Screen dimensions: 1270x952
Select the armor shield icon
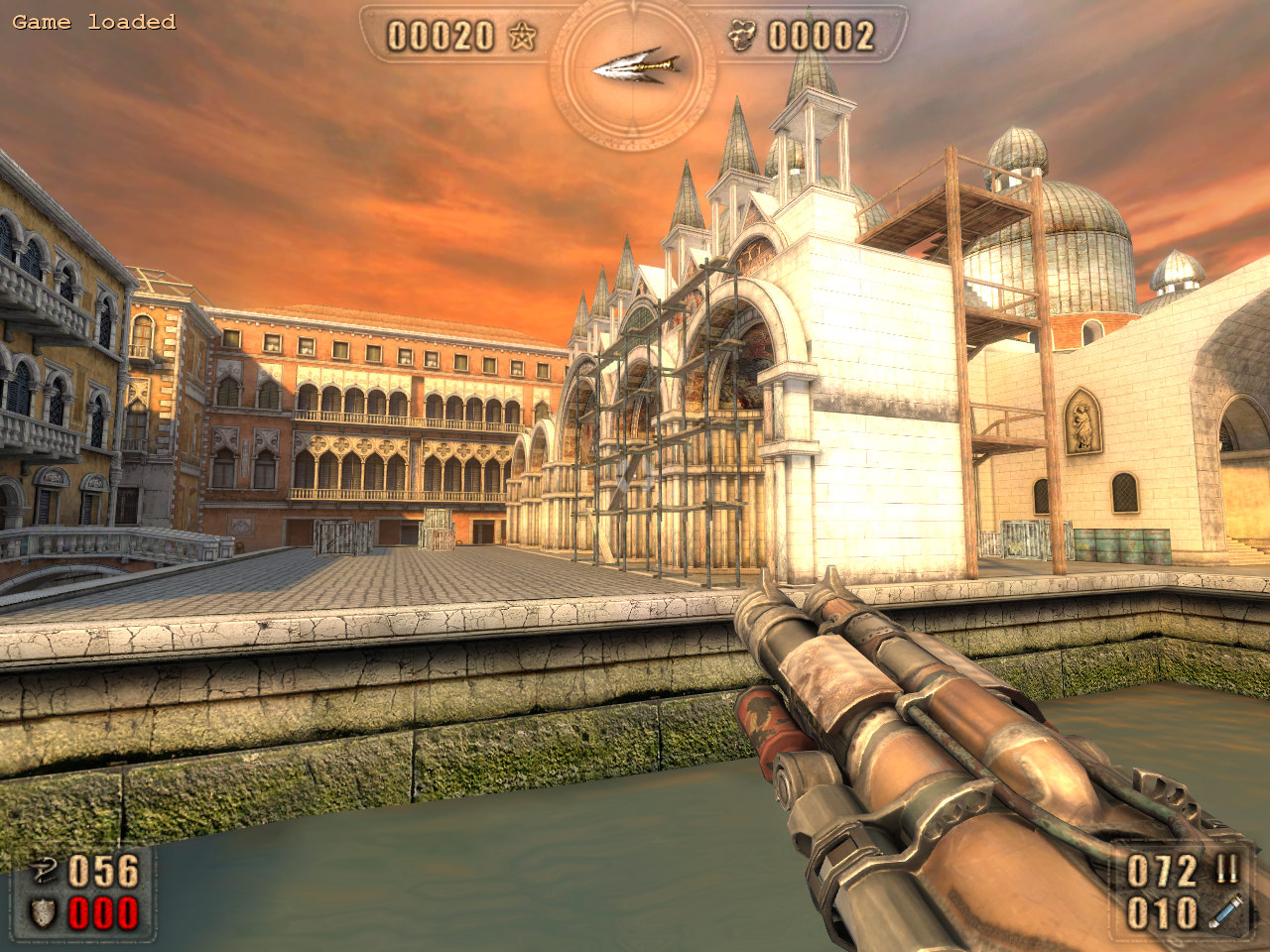[x=43, y=913]
